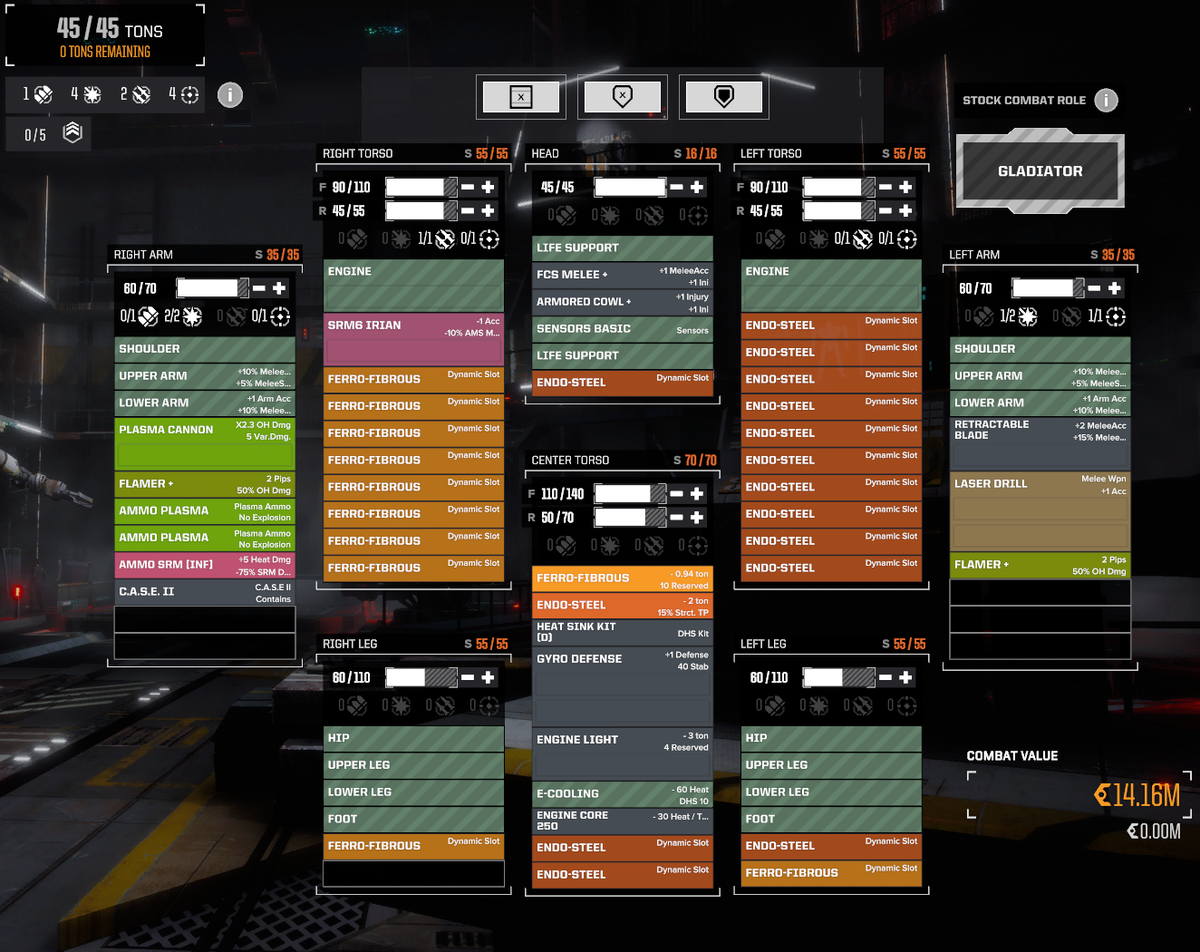The image size is (1200, 952).
Task: Click the Gladiator stock combat role button
Action: 1040,171
